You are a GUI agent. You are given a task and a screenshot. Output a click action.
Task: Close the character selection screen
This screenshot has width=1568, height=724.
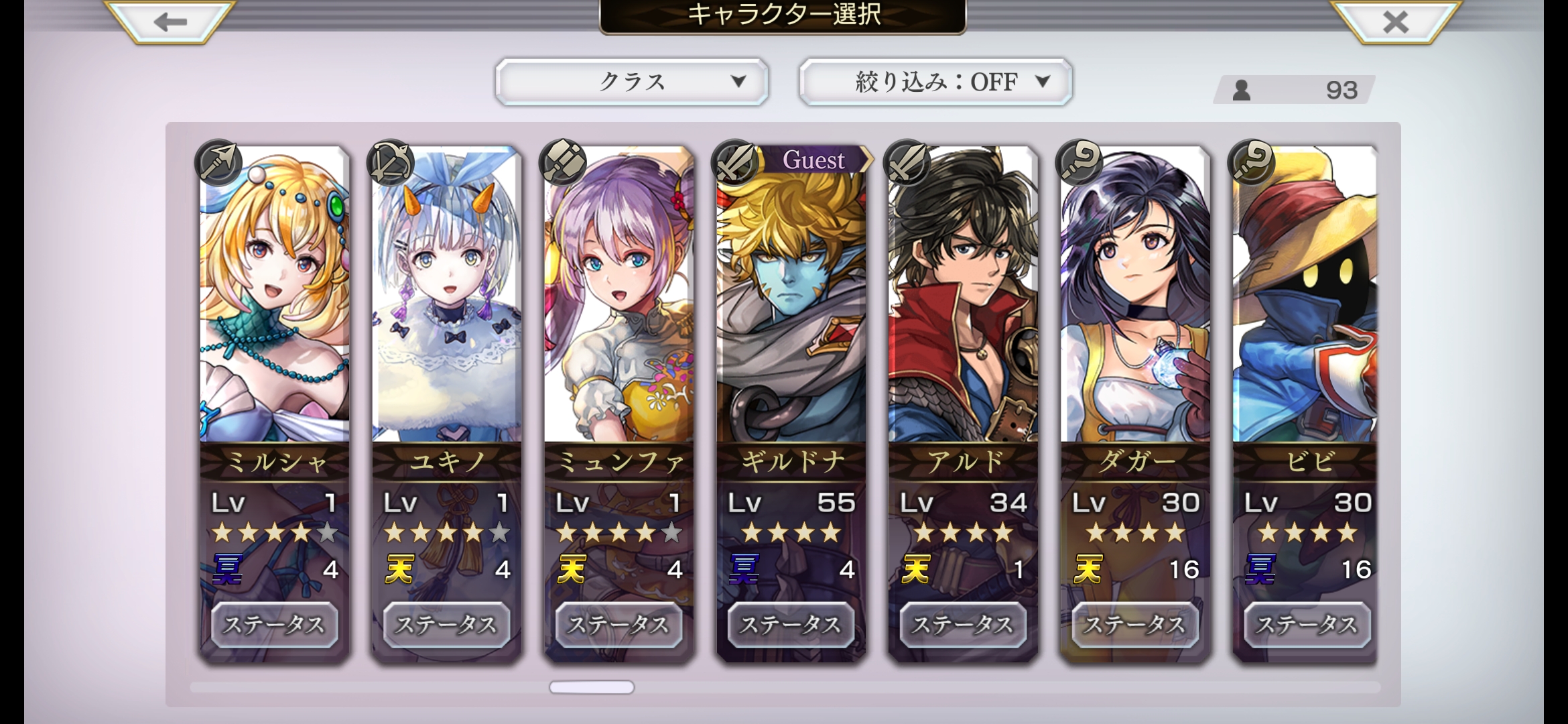click(1396, 22)
